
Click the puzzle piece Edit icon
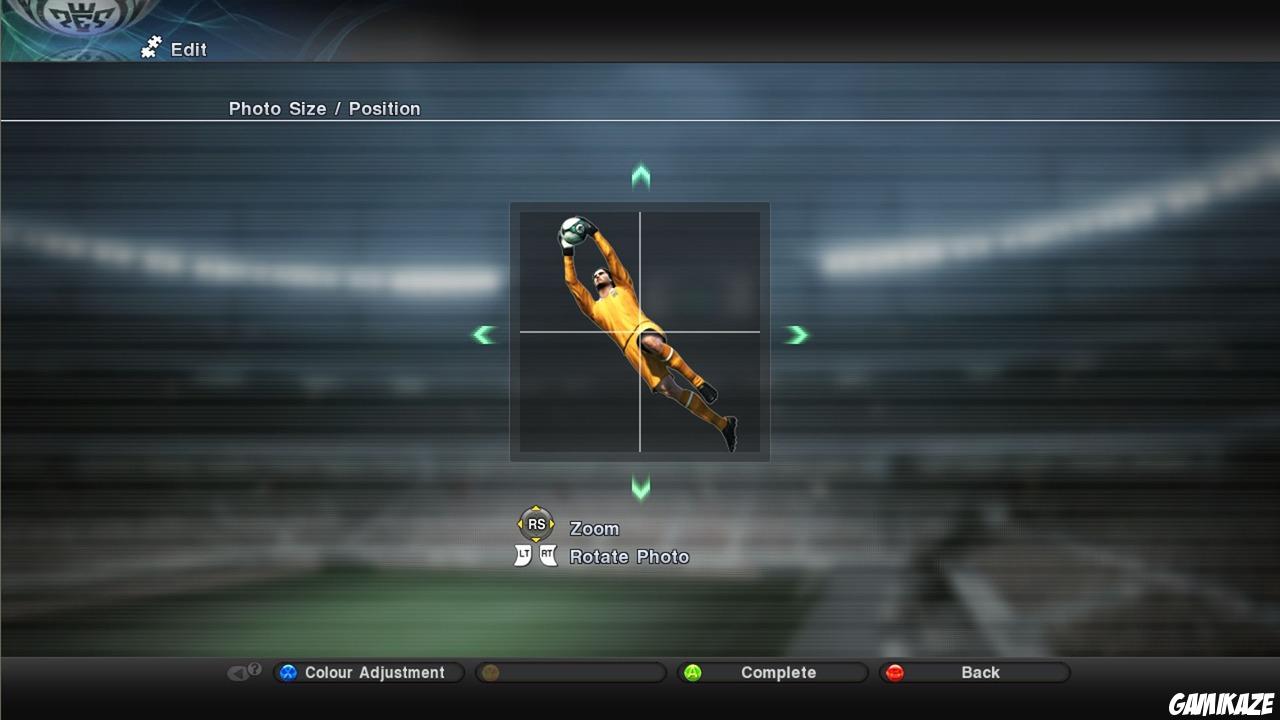(150, 47)
